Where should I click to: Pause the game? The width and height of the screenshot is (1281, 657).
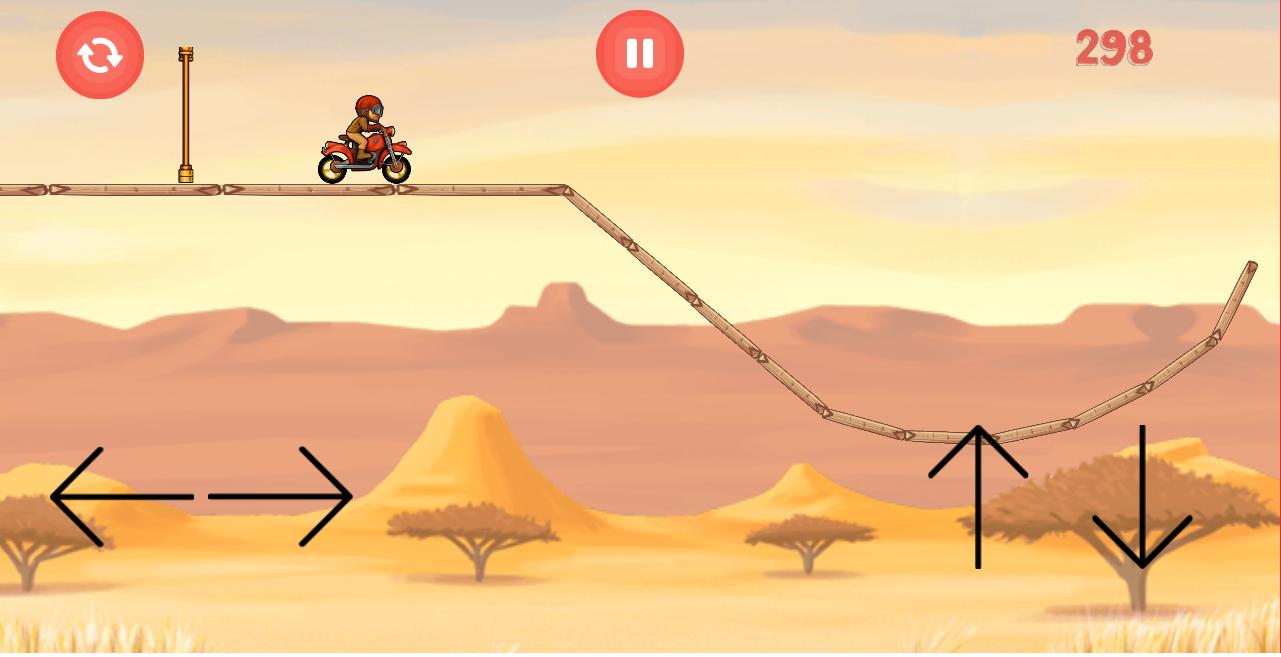[x=640, y=54]
